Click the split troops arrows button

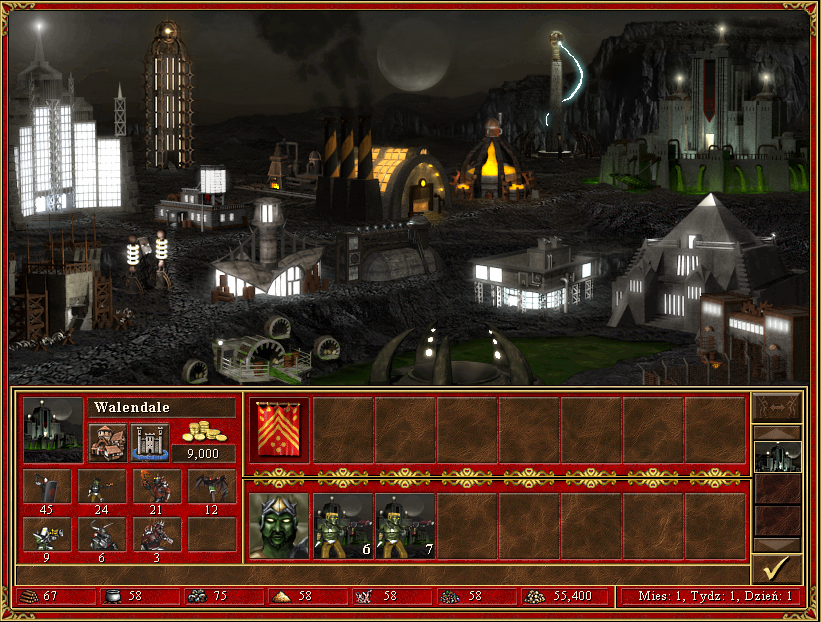(777, 407)
